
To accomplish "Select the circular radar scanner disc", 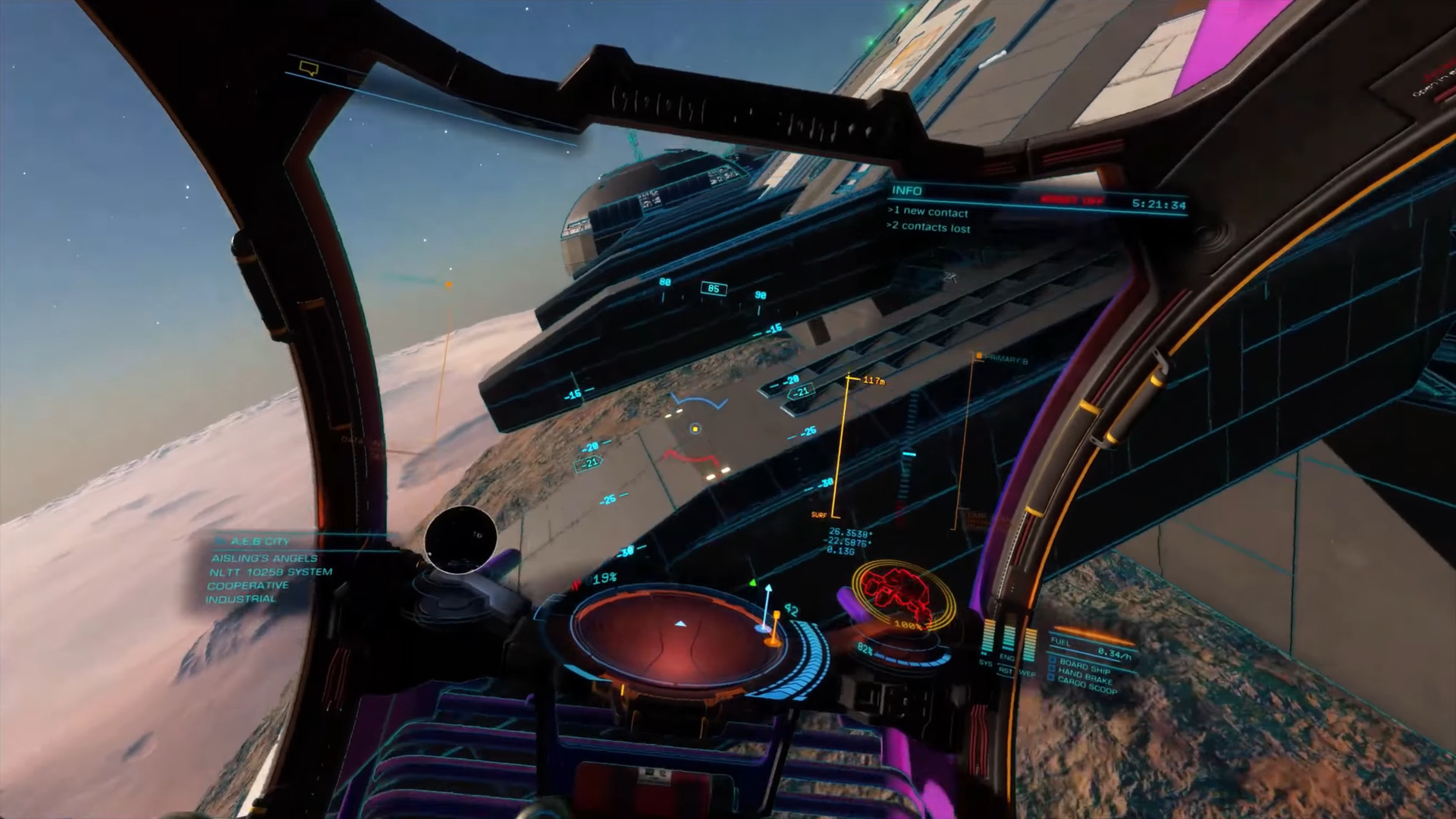I will (679, 634).
